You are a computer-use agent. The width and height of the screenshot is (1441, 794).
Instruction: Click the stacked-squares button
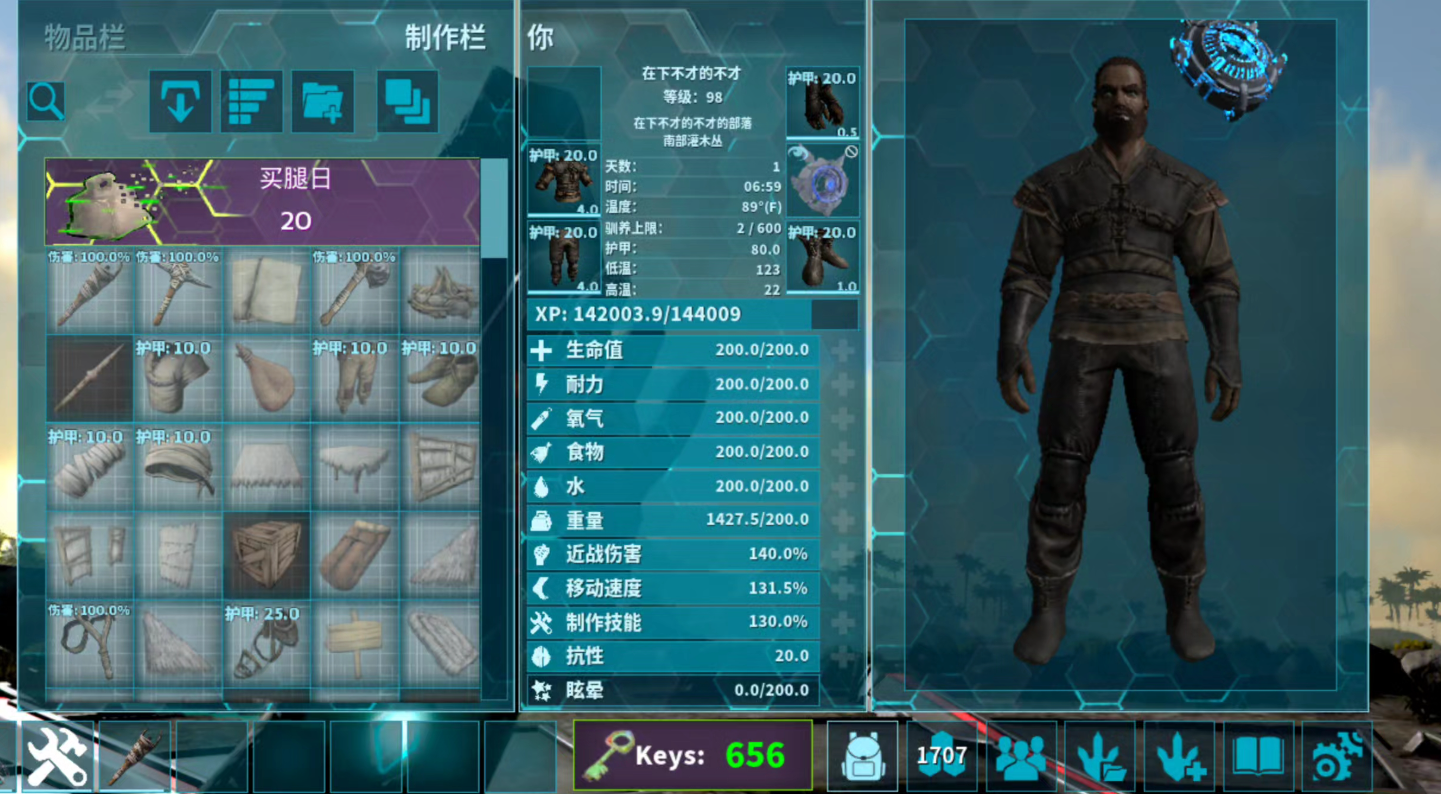point(407,101)
